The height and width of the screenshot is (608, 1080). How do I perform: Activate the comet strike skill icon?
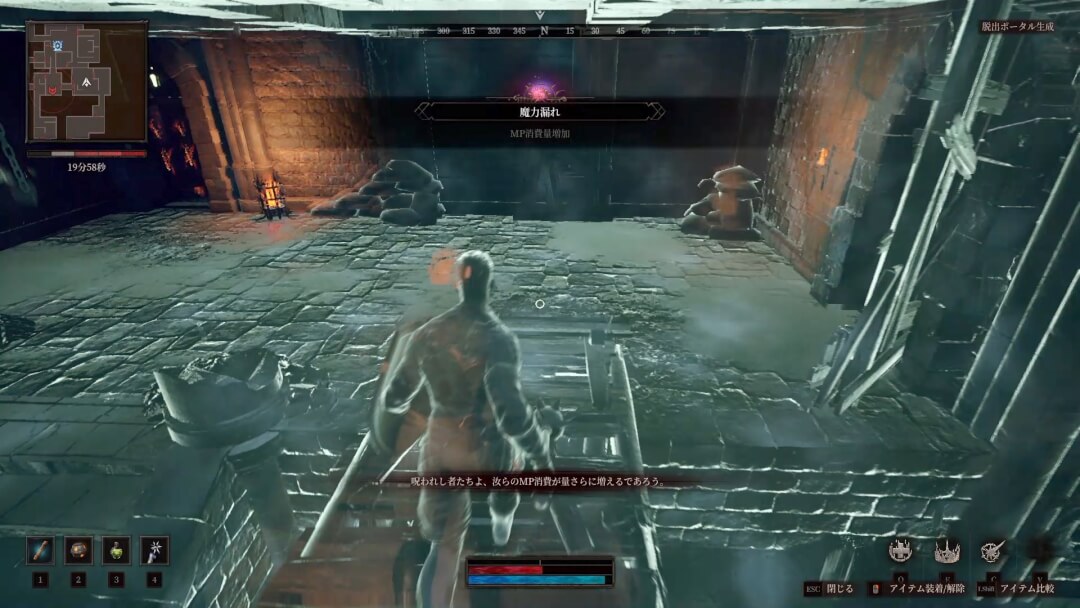(x=992, y=550)
